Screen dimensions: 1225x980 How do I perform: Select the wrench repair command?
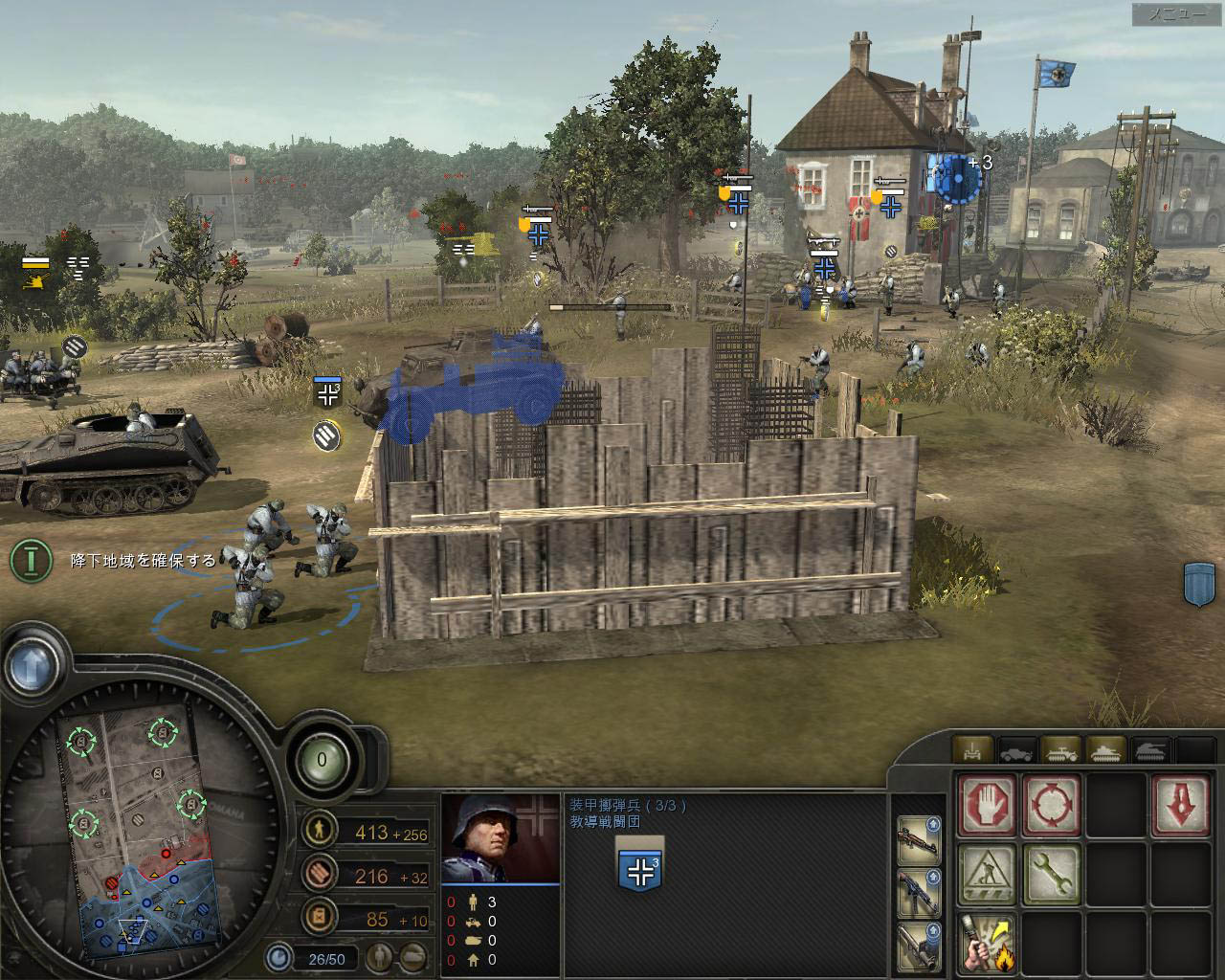click(x=1051, y=873)
